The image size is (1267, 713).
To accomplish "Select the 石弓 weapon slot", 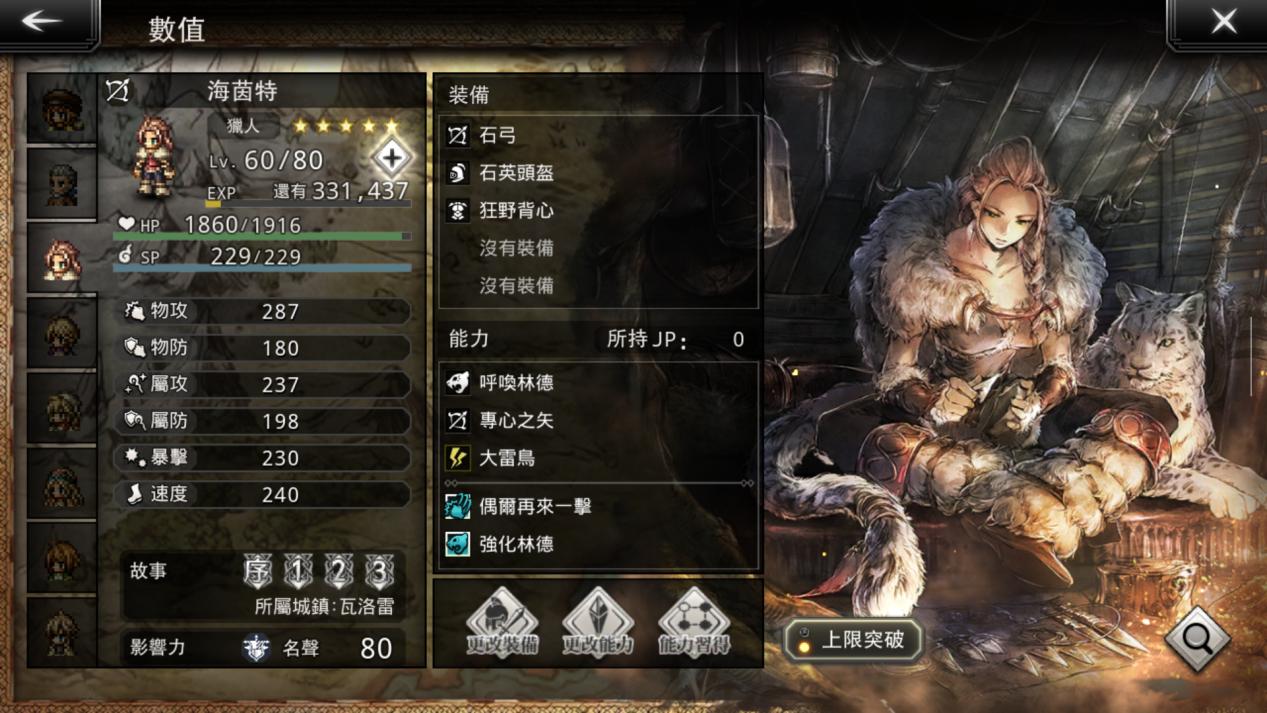I will 598,135.
